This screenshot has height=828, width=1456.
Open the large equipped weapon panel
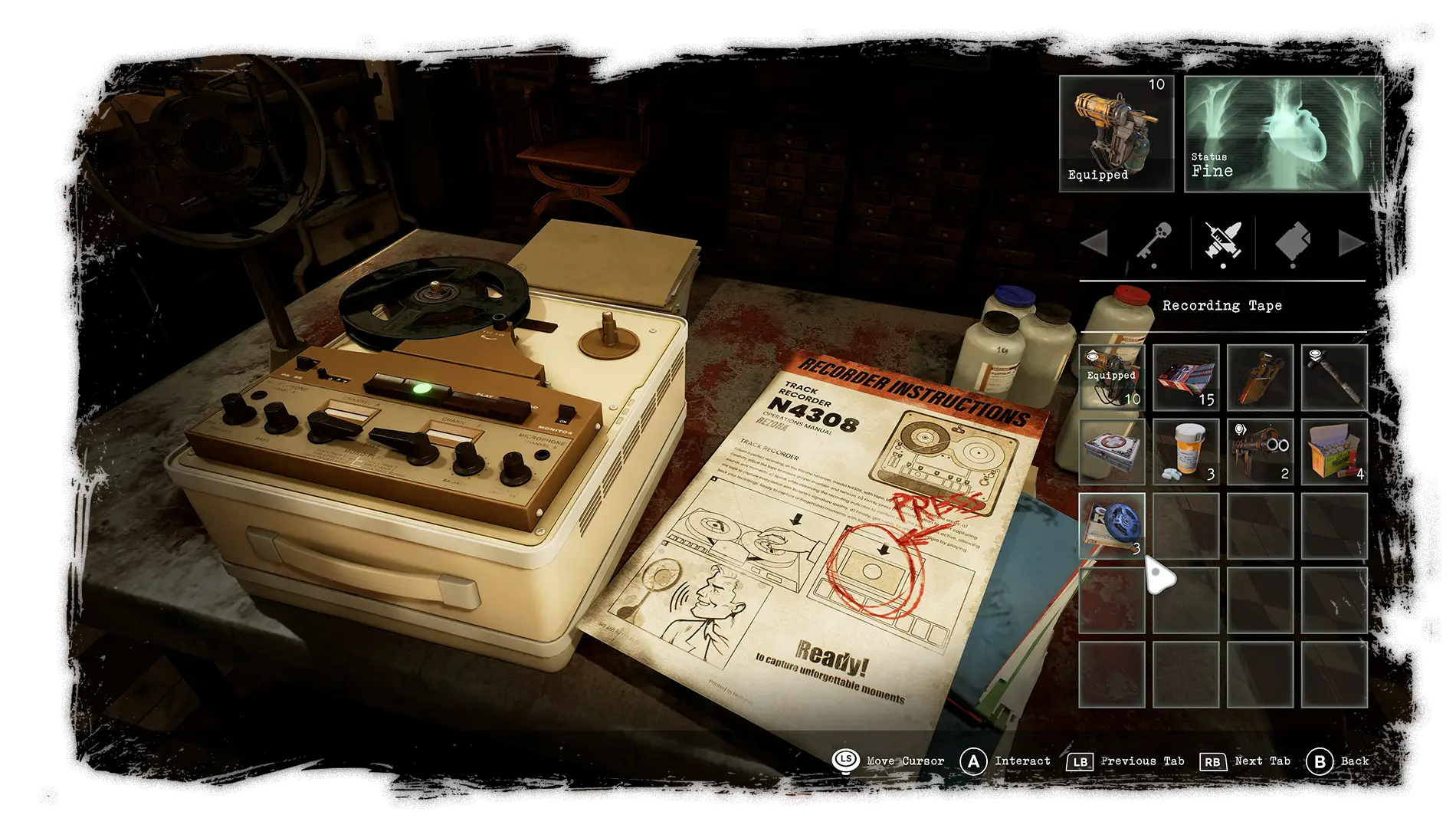[1116, 133]
